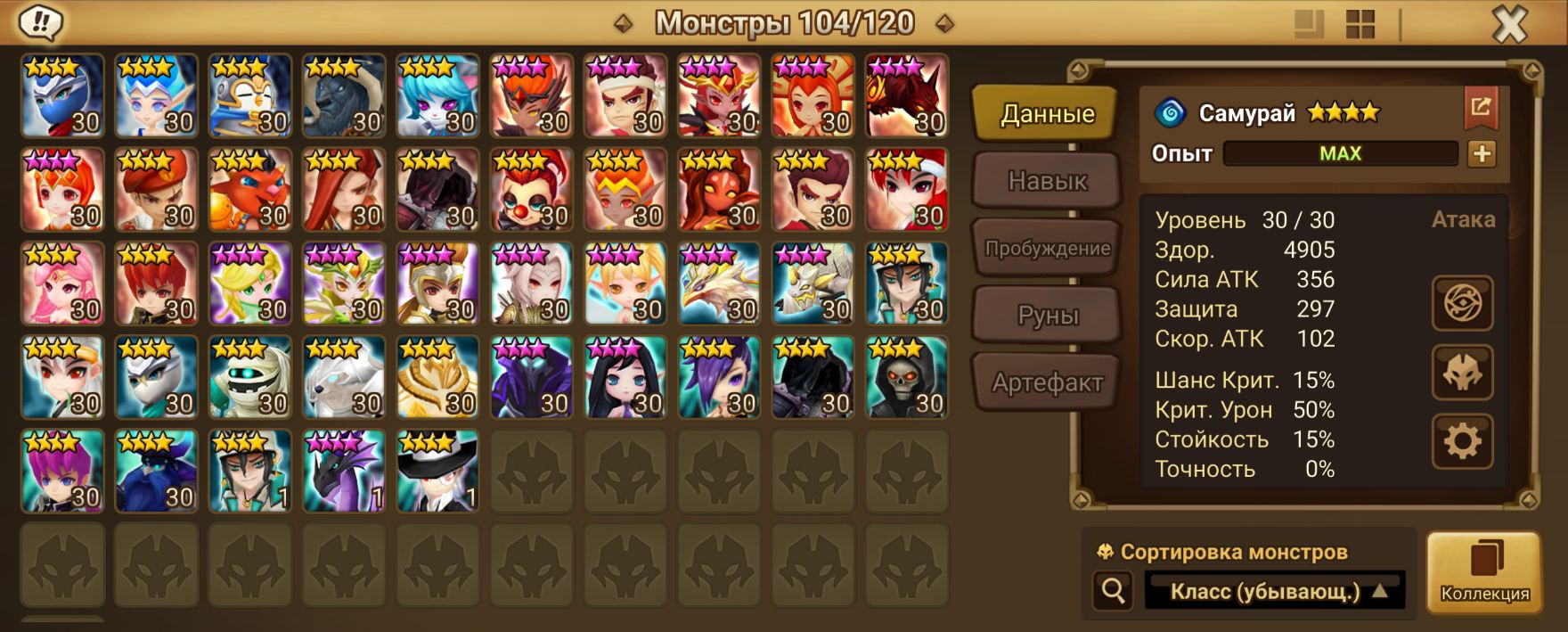Pick the white-hat gentleman level 1 monster

(x=437, y=472)
